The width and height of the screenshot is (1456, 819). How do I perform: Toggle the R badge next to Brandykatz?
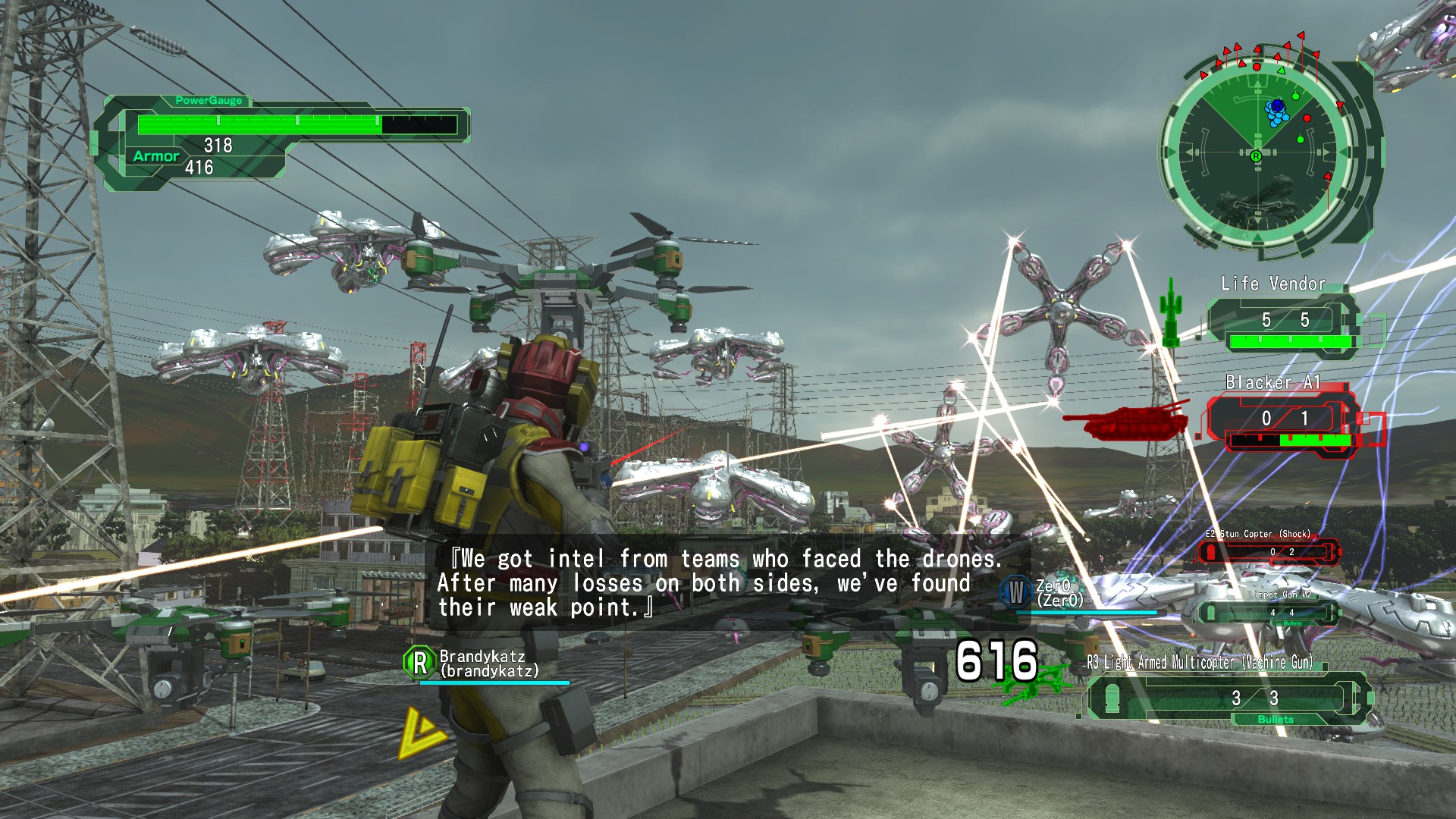(419, 661)
